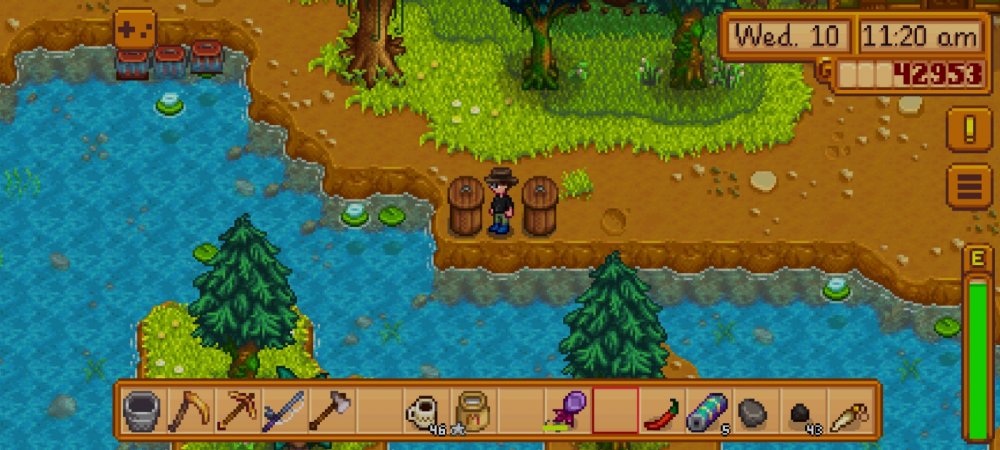Screen dimensions: 1000x450
Task: Pick the starred jar item slot
Action: click(472, 411)
